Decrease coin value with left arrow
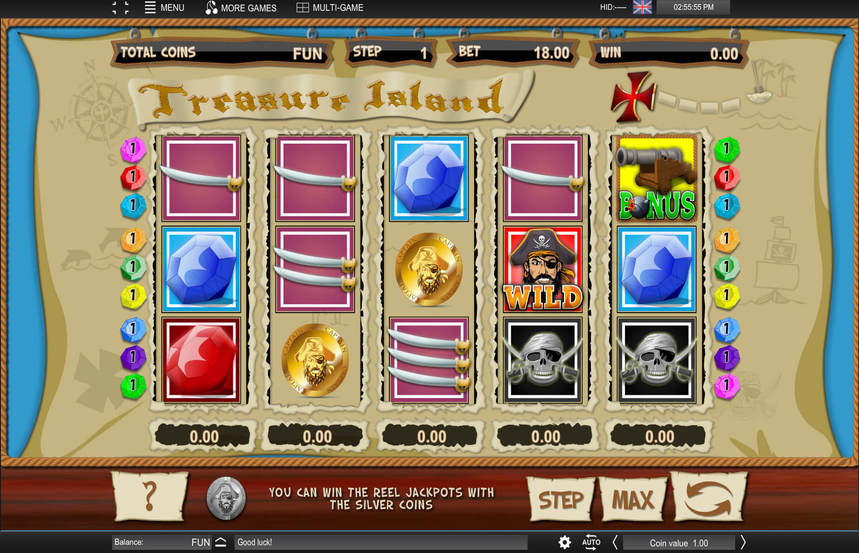The height and width of the screenshot is (553, 859). 615,543
